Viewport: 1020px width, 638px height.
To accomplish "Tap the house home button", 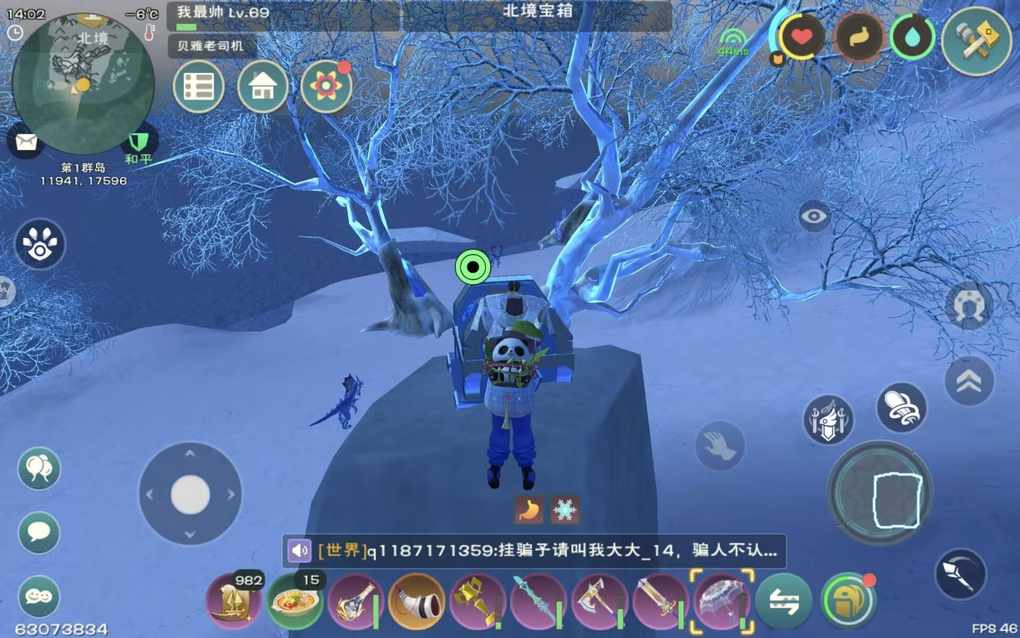I will pos(262,87).
